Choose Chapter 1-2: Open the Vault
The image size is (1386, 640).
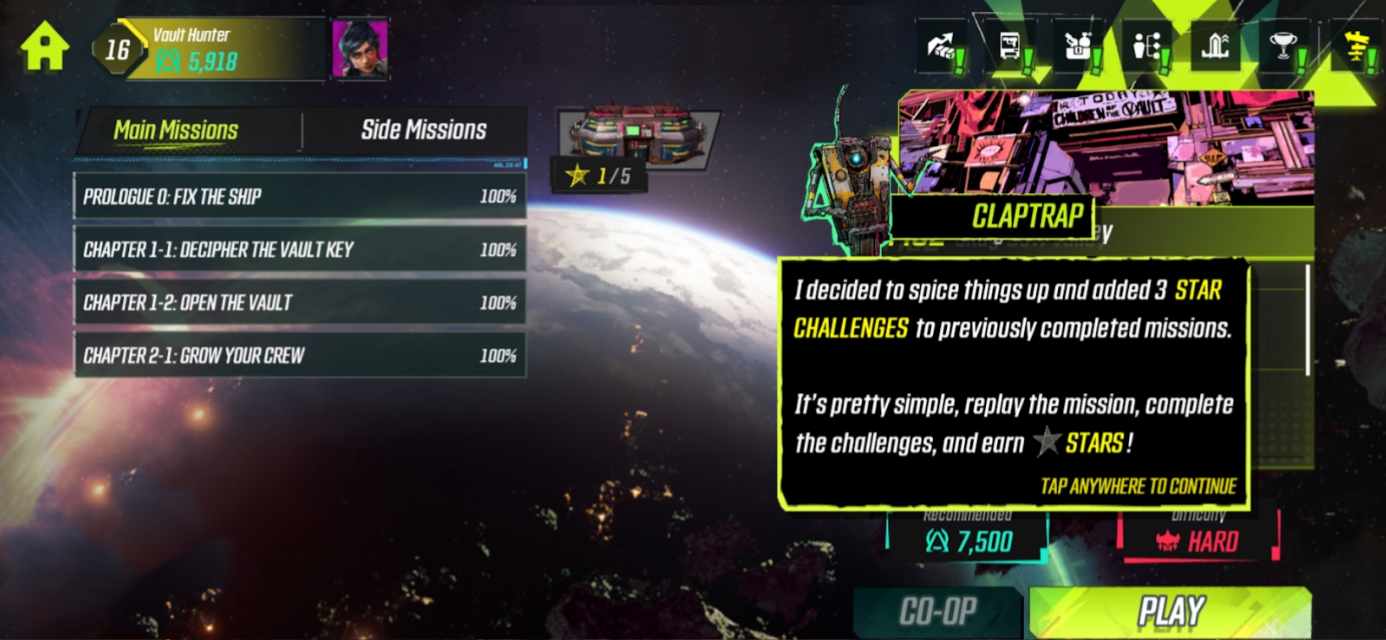pyautogui.click(x=299, y=302)
